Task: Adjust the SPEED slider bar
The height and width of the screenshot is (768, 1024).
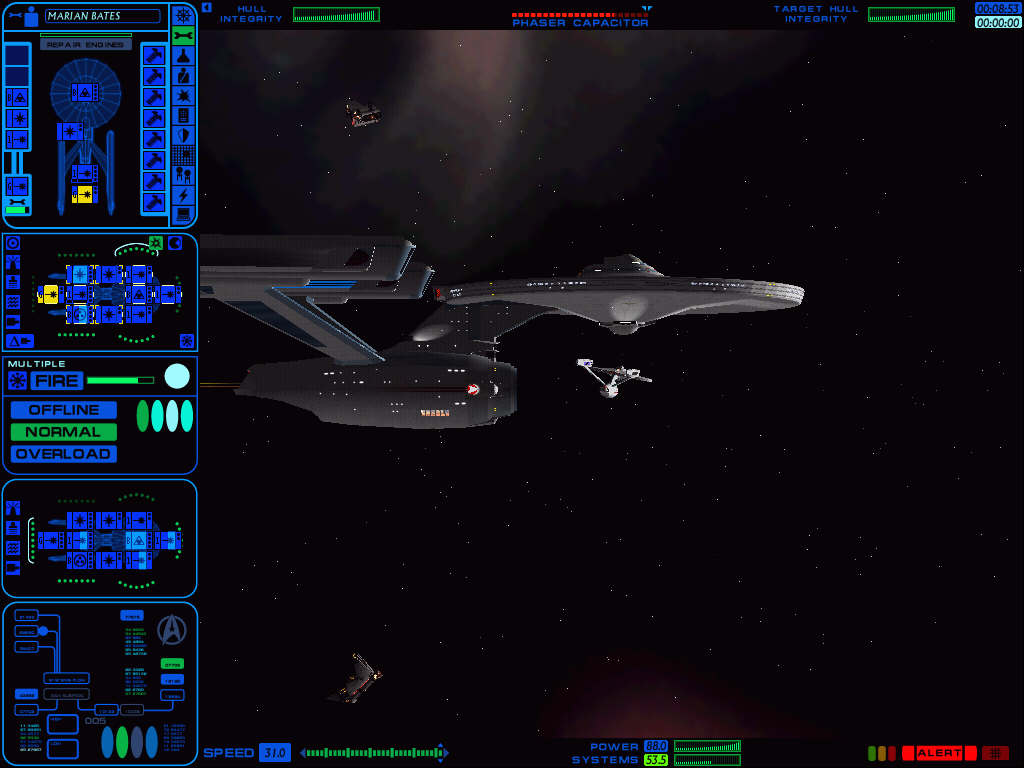Action: pyautogui.click(x=372, y=753)
